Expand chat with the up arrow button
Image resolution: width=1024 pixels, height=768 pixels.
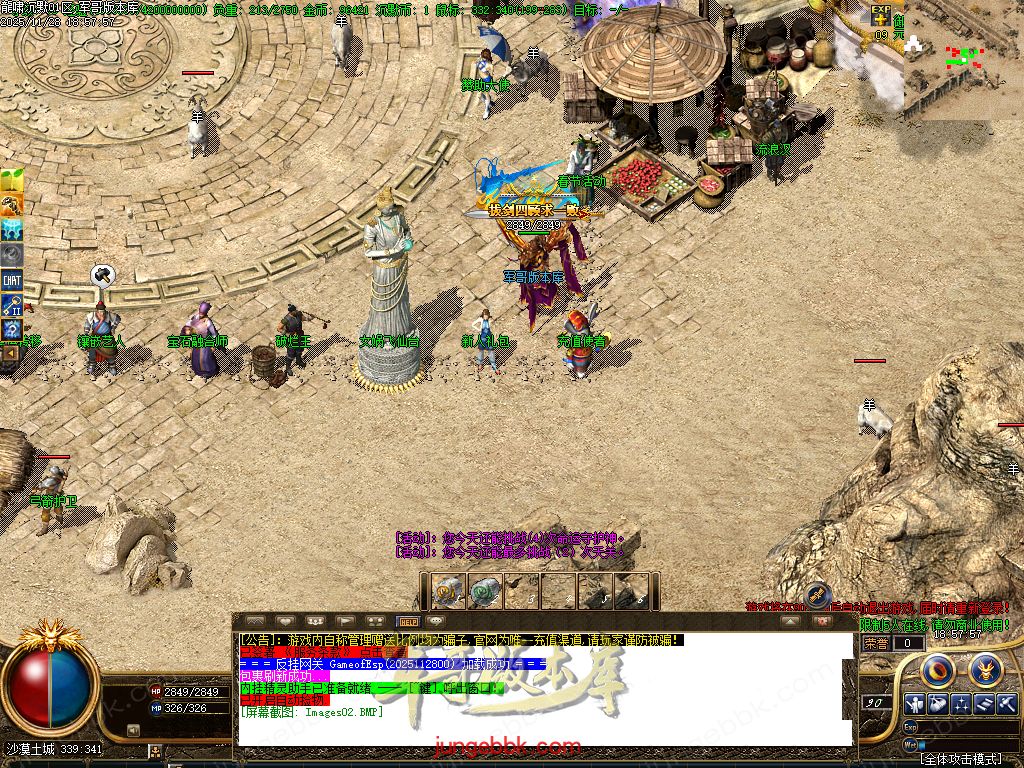point(791,621)
